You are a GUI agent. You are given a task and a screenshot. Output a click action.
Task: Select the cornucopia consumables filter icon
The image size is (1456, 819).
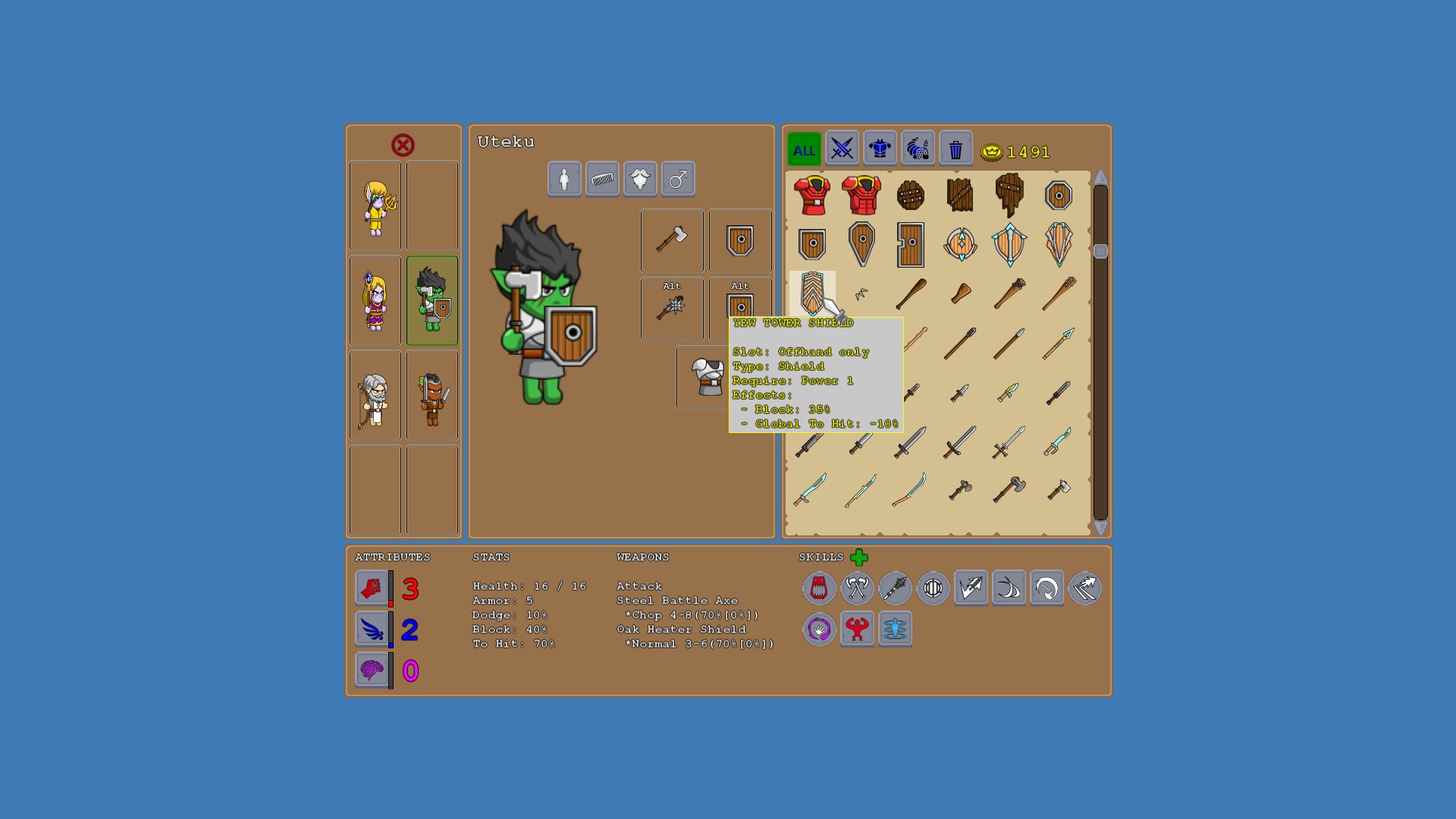coord(918,148)
